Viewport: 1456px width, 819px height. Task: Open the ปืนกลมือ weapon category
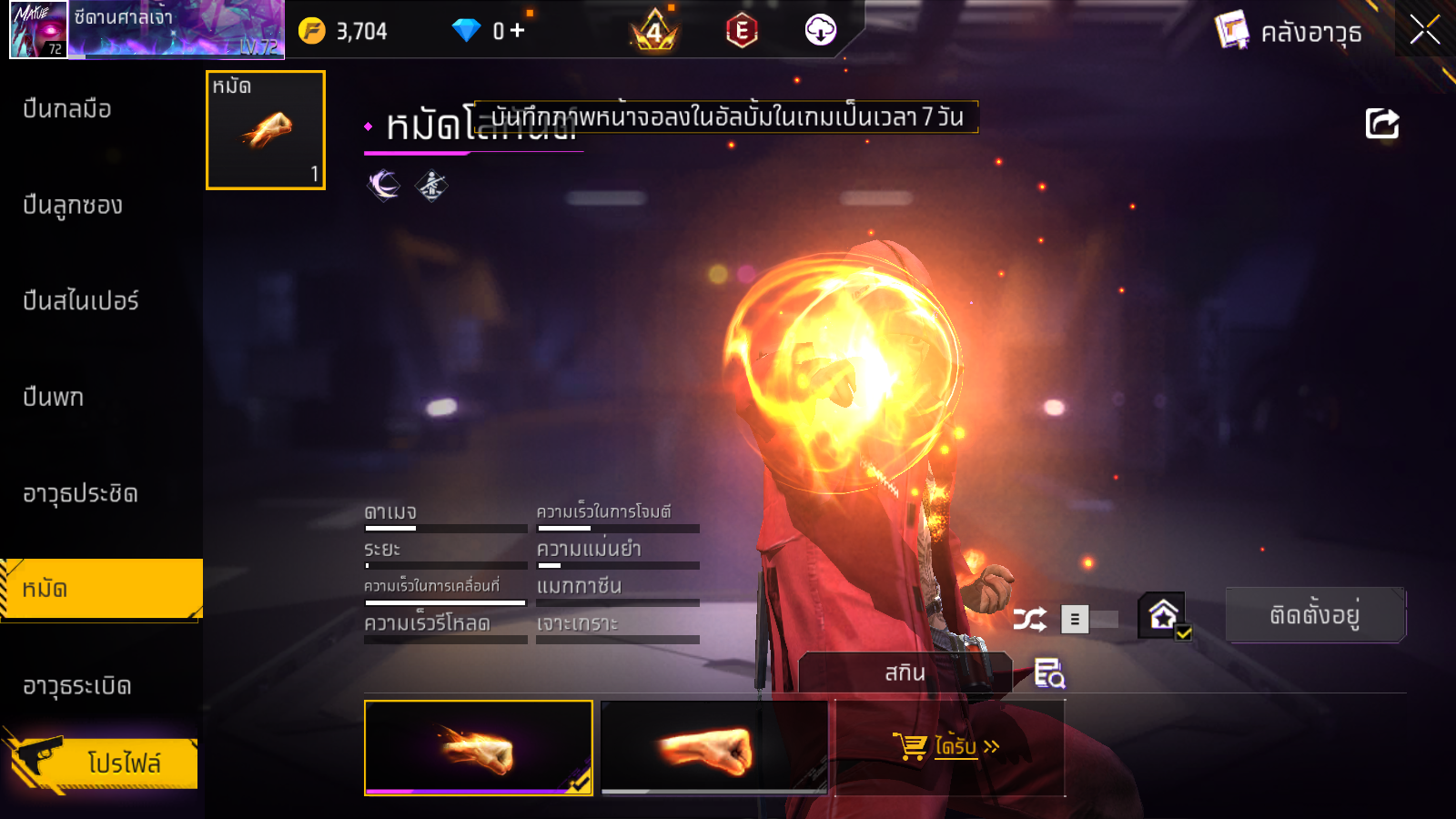click(67, 109)
